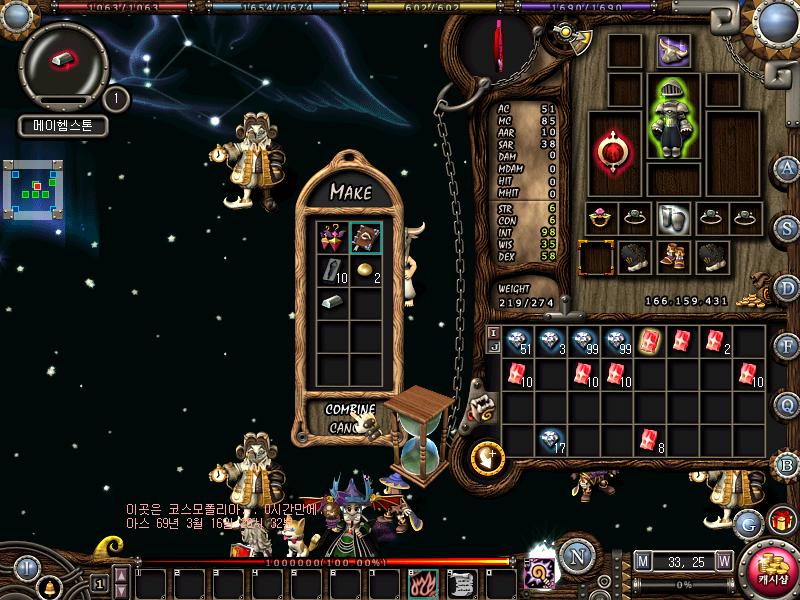This screenshot has width=800, height=600.
Task: Select the horned helmet equipment slot
Action: 672,50
